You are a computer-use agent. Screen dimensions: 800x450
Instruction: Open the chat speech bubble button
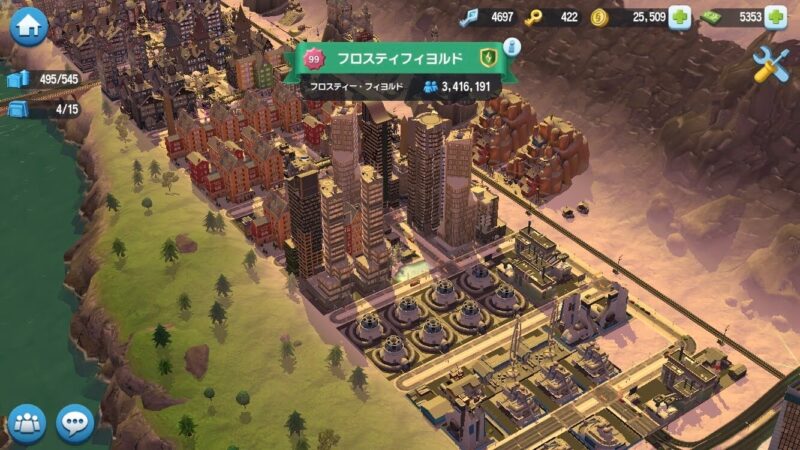(x=75, y=423)
